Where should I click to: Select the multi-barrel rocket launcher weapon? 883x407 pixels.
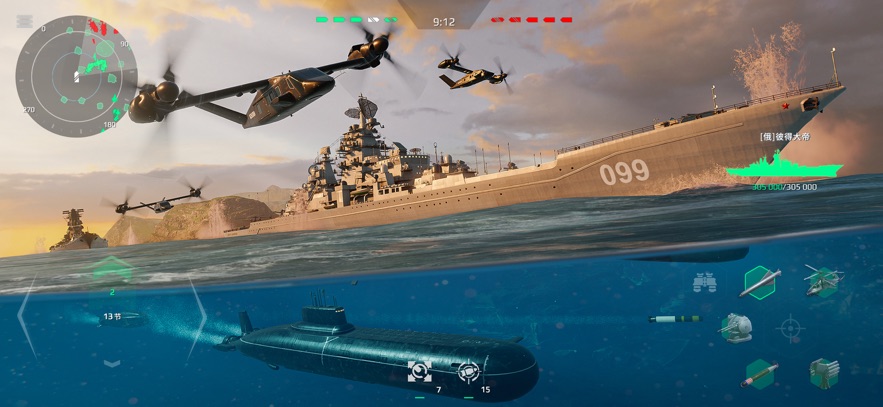tap(824, 373)
